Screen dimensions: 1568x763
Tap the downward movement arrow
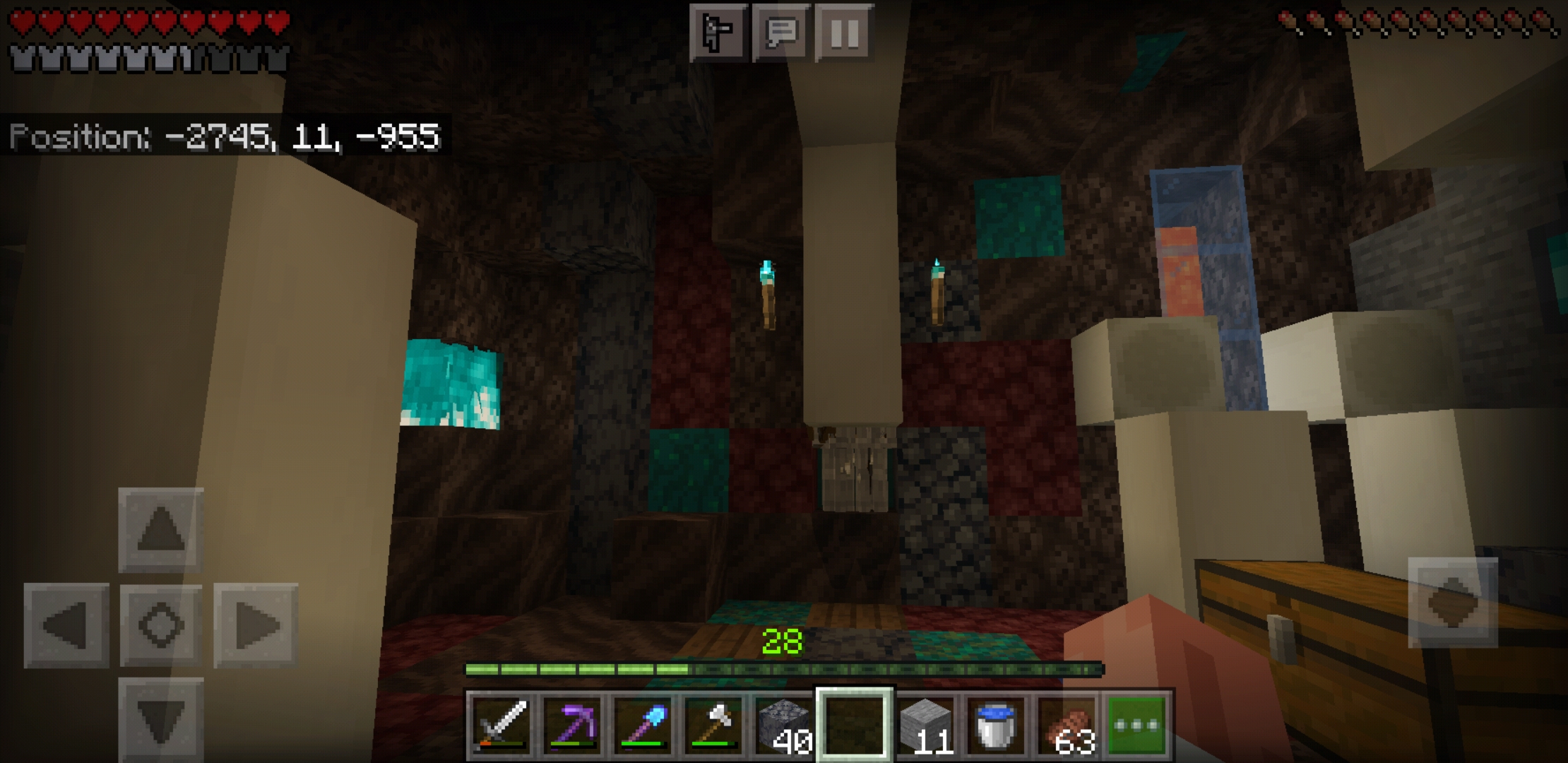[161, 714]
